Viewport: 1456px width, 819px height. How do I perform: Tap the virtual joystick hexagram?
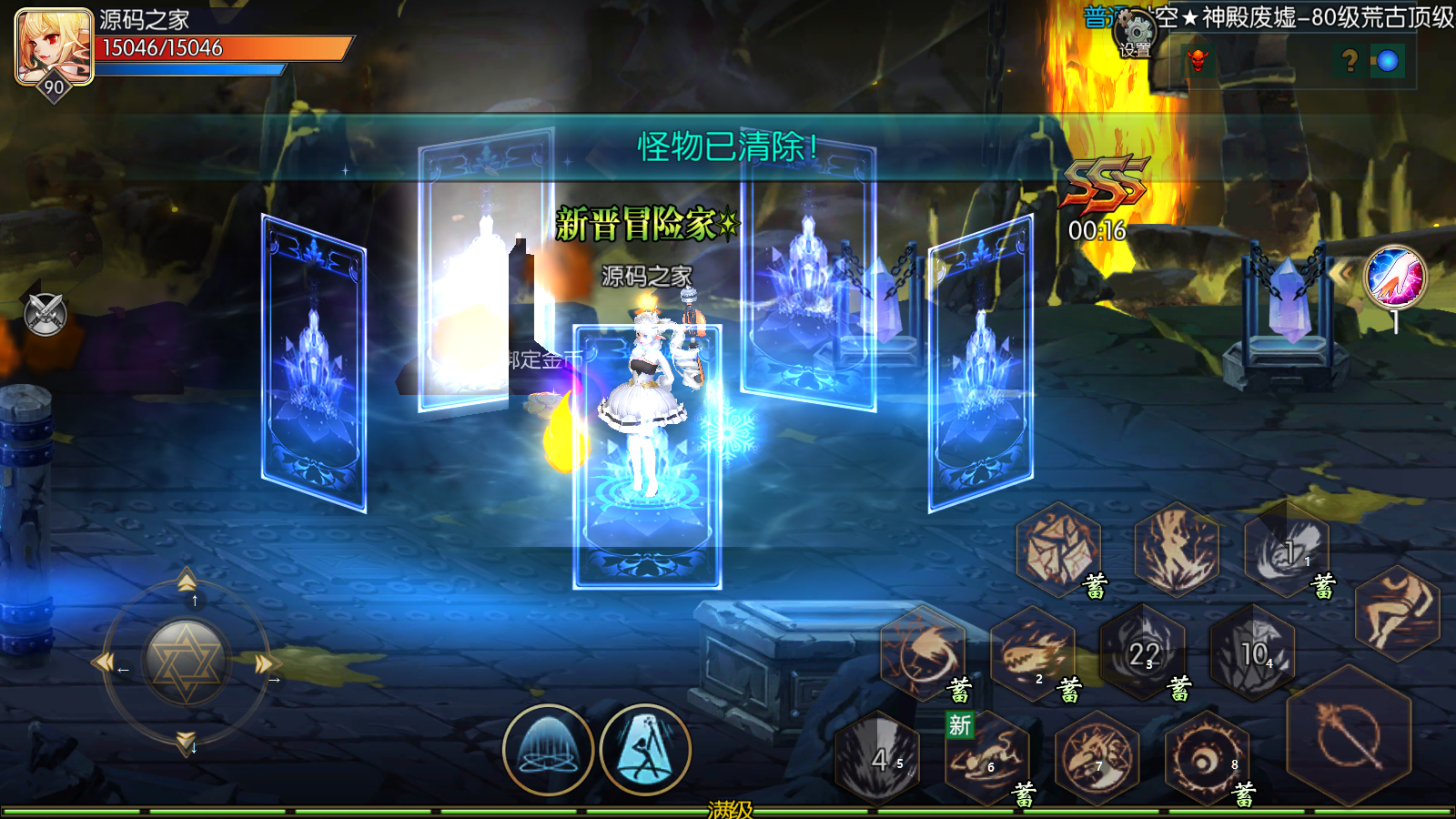pos(186,662)
